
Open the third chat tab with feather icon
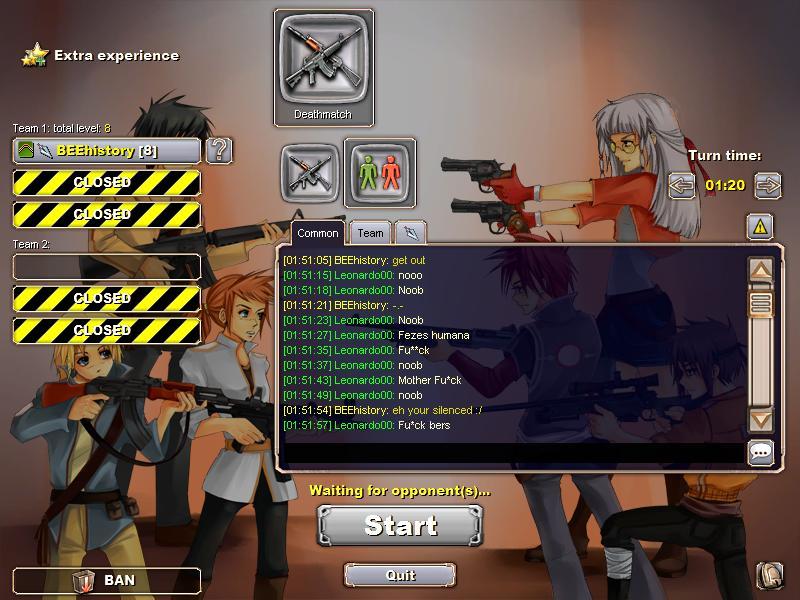click(411, 233)
